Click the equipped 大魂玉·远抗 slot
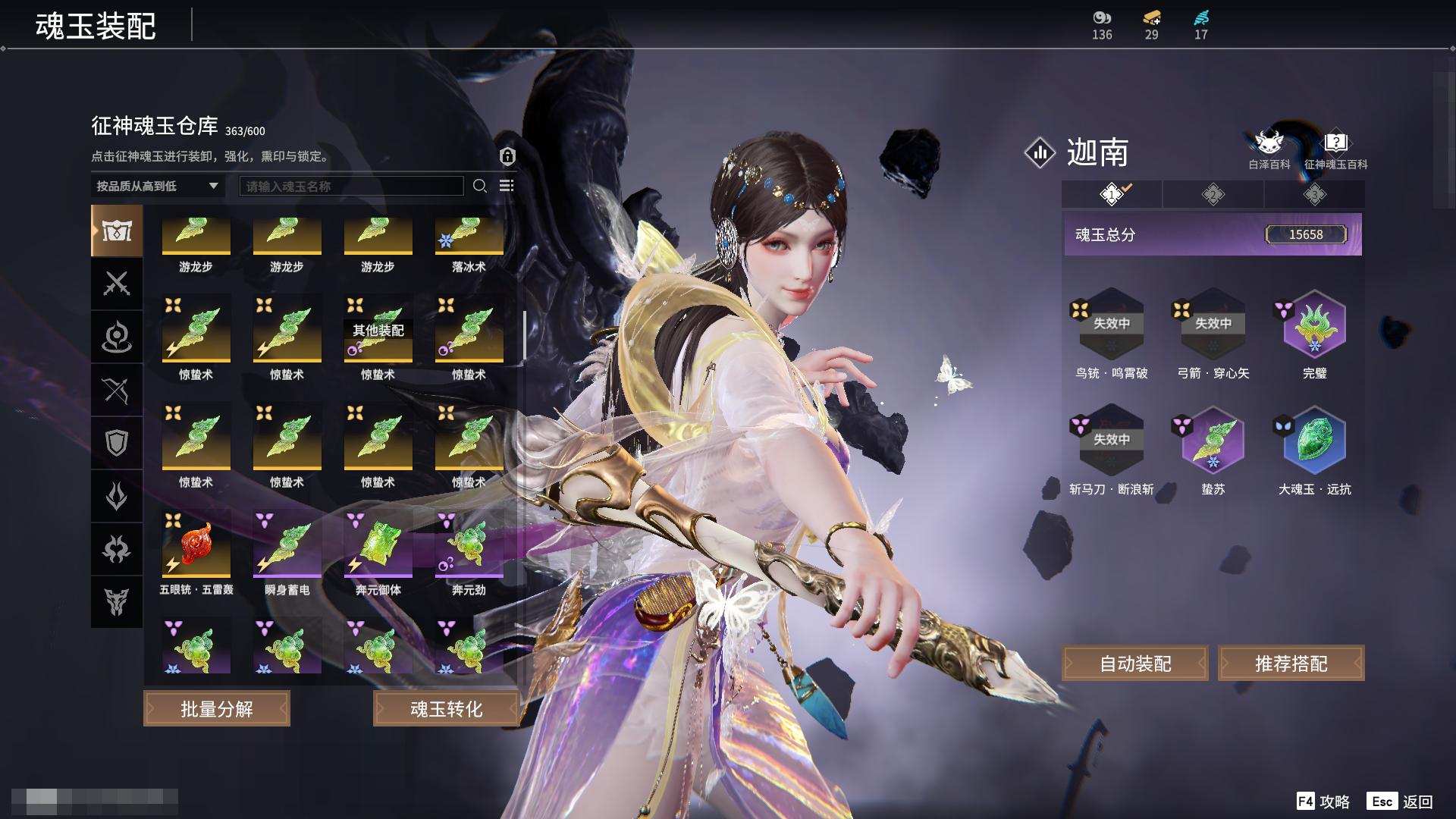Screen dimensions: 1456x819 point(1314,443)
